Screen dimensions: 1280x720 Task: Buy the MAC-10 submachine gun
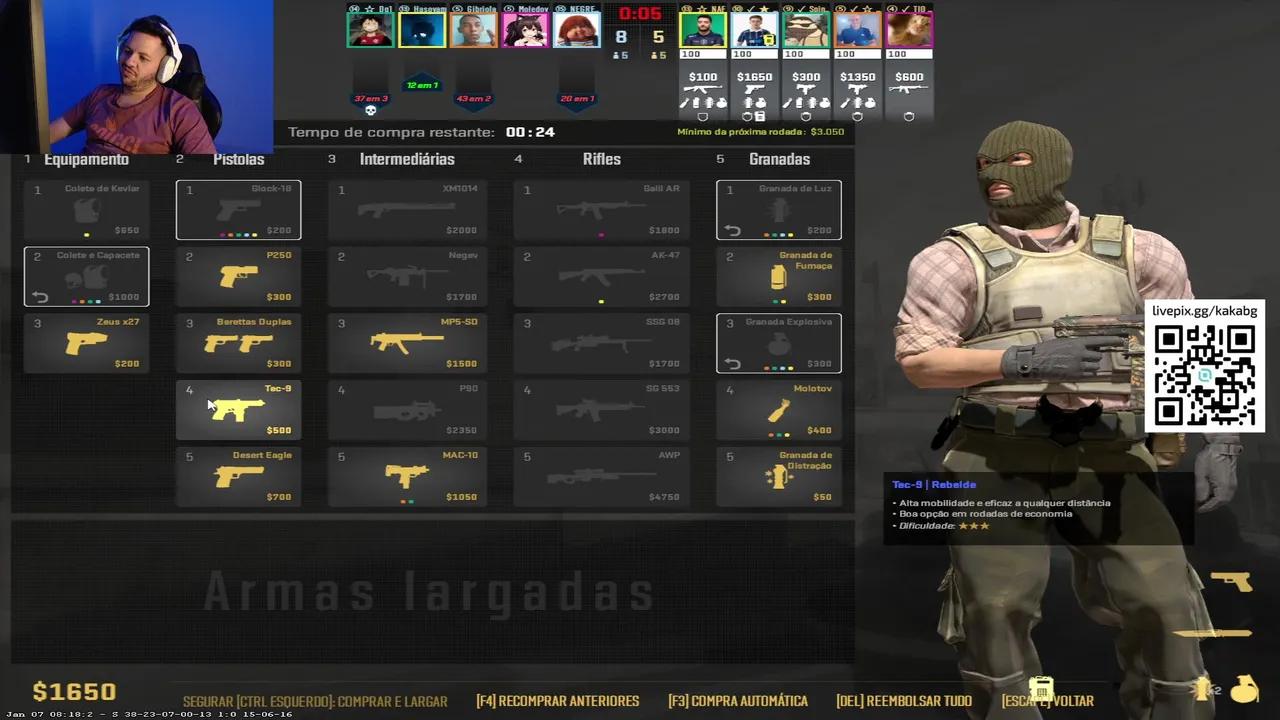tap(407, 477)
